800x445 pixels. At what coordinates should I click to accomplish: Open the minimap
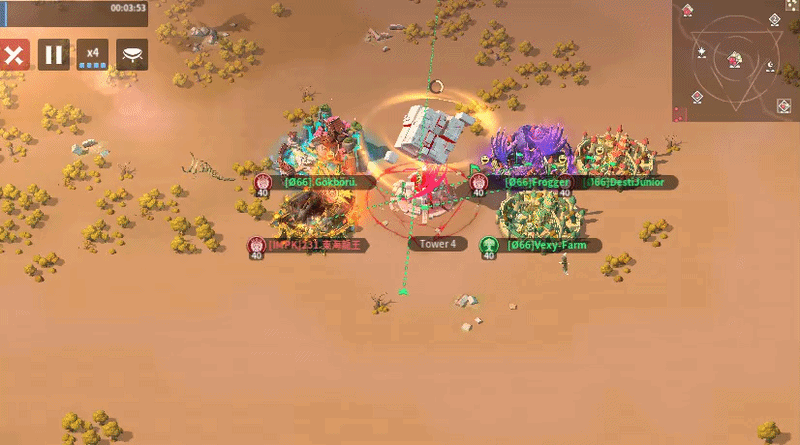tap(735, 59)
